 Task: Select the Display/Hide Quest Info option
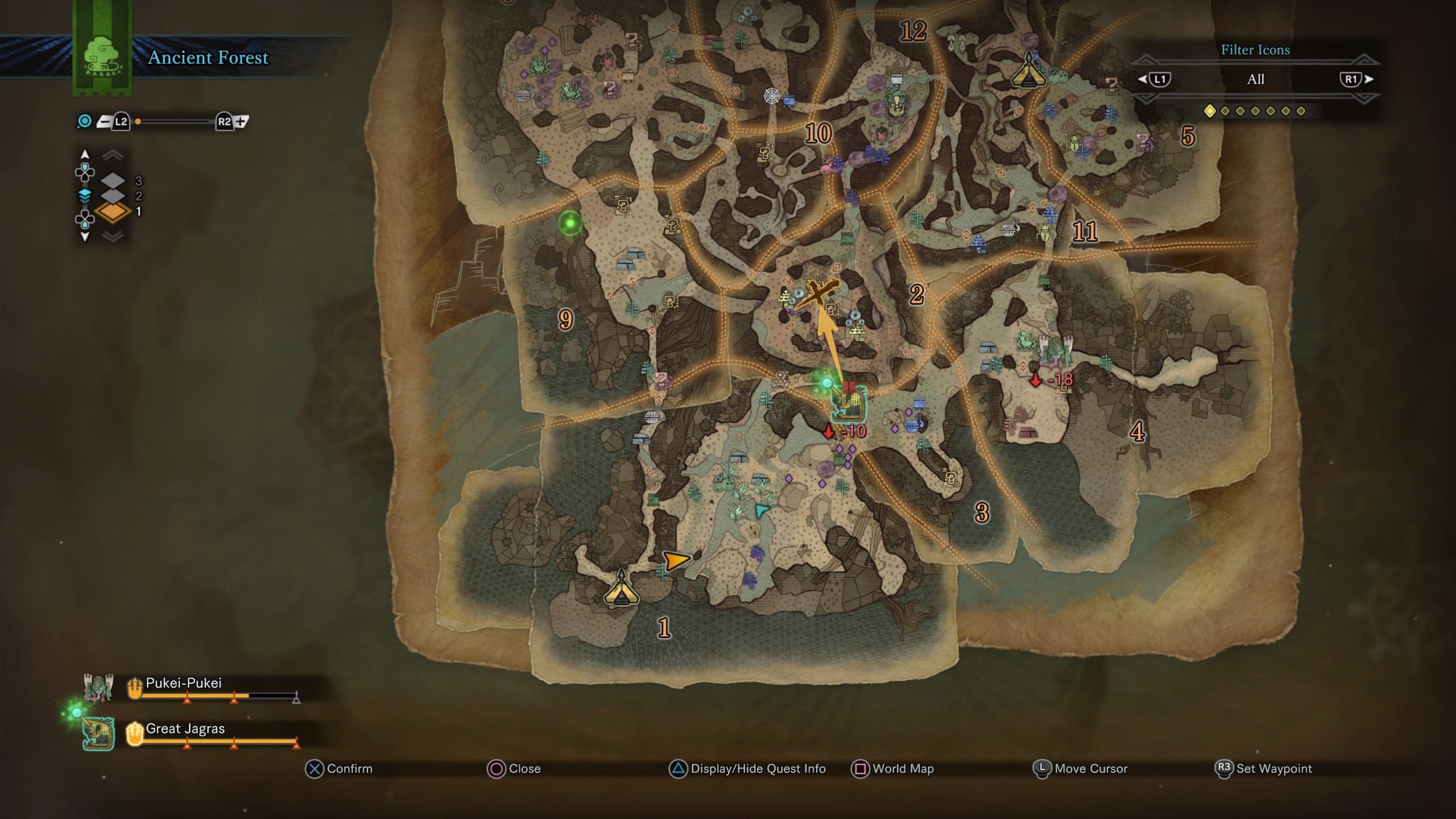(x=756, y=769)
